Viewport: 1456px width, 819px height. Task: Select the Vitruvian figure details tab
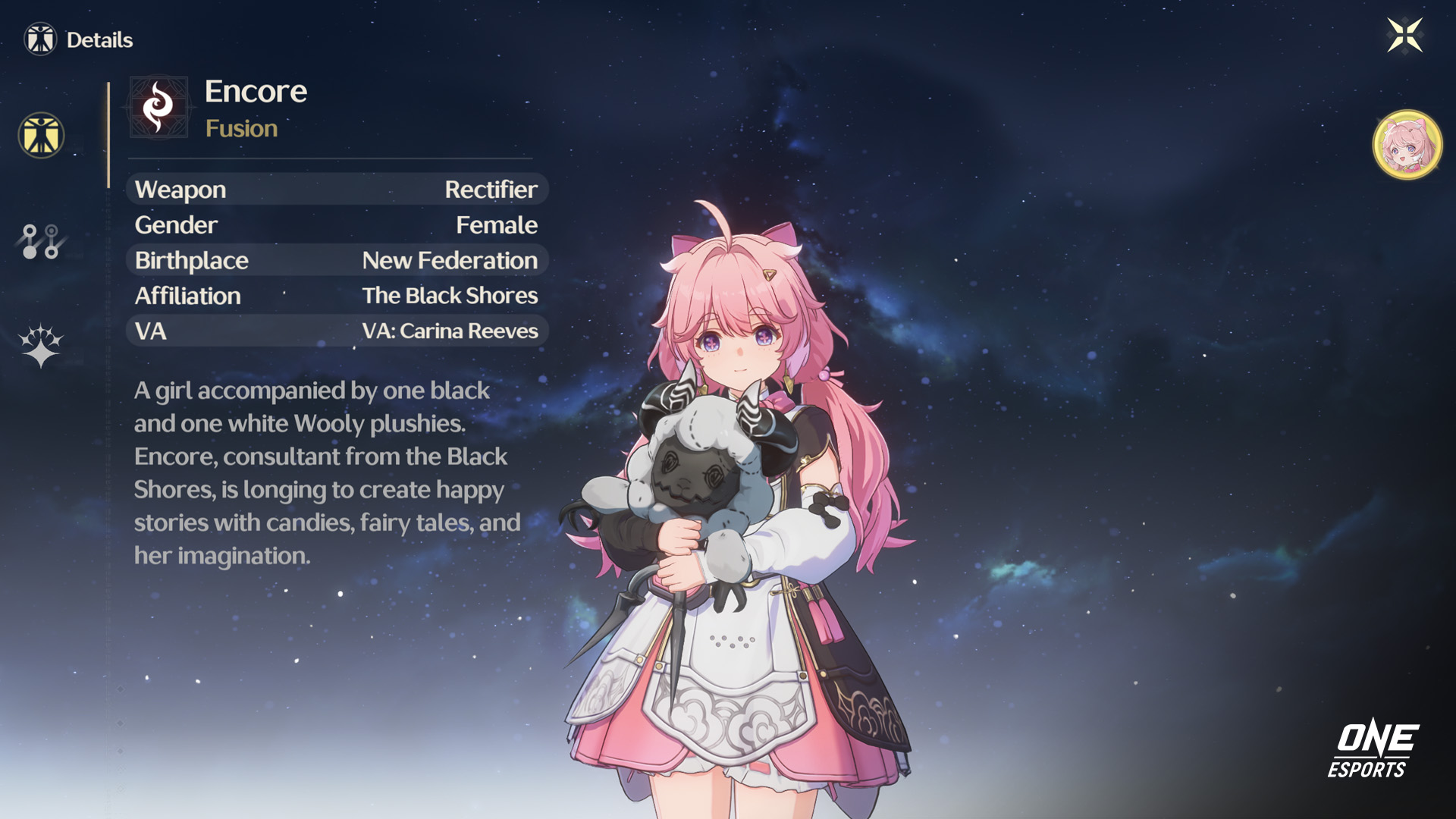coord(41,136)
